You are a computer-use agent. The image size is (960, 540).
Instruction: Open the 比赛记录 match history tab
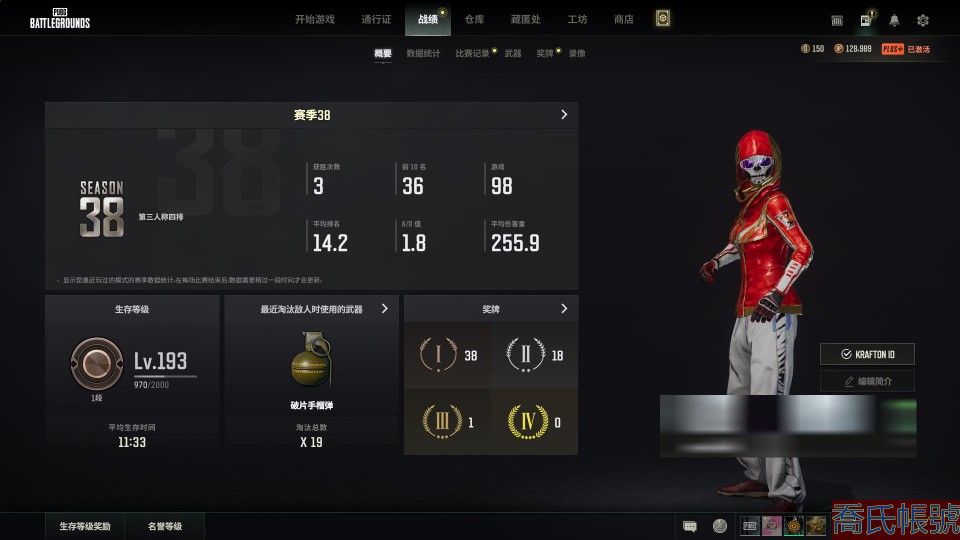point(473,53)
